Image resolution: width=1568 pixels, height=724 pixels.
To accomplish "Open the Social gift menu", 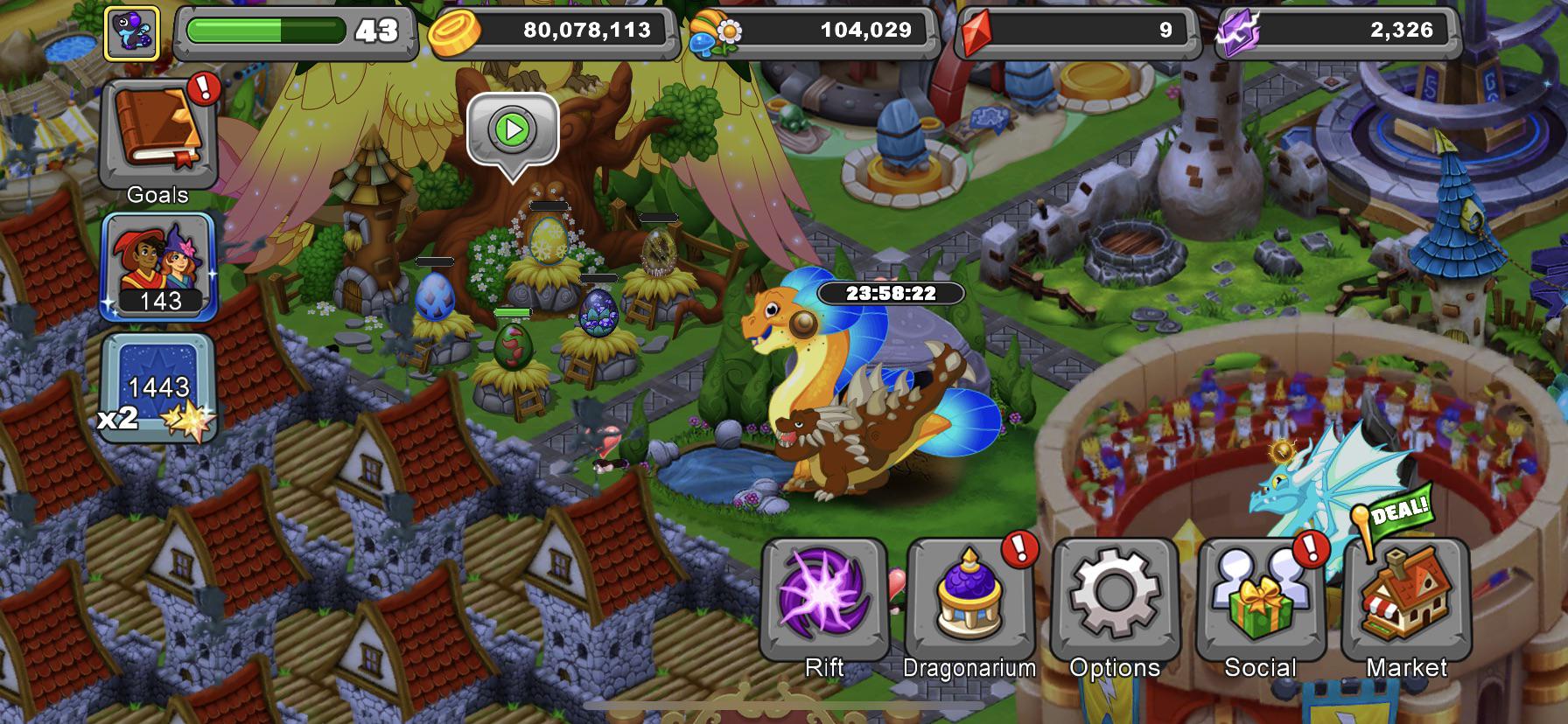I will (x=1260, y=599).
